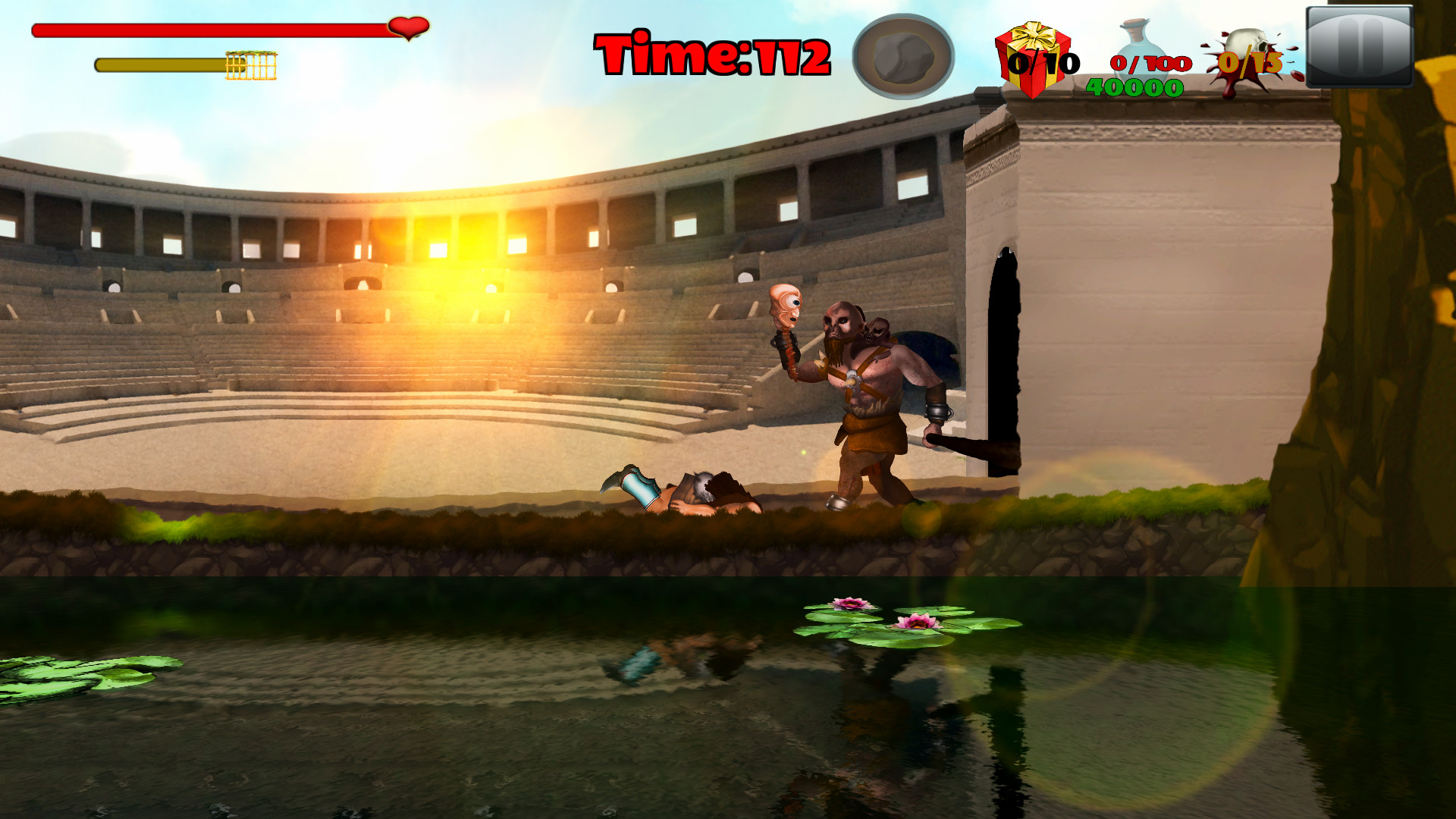
Task: Click the pink water lily flower
Action: 852,603
